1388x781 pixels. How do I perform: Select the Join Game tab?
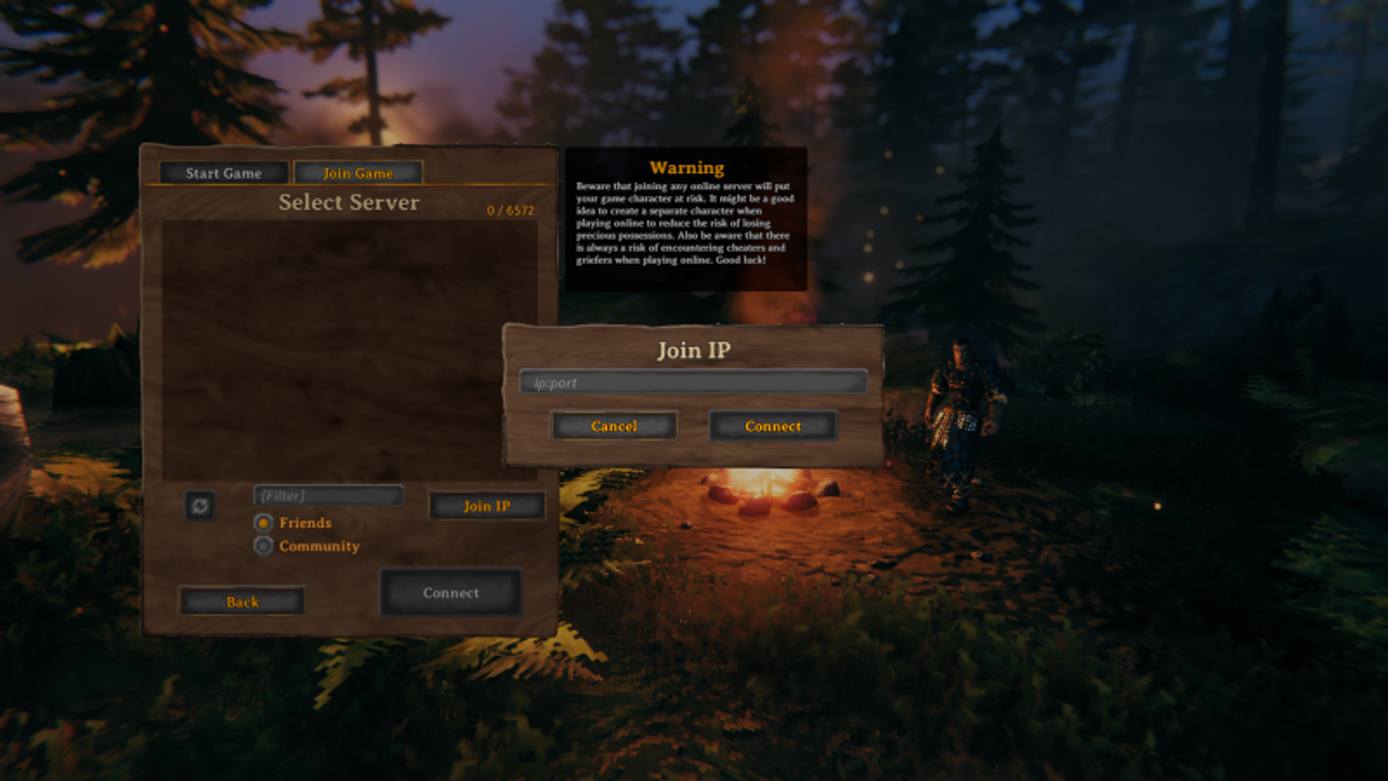[x=357, y=172]
